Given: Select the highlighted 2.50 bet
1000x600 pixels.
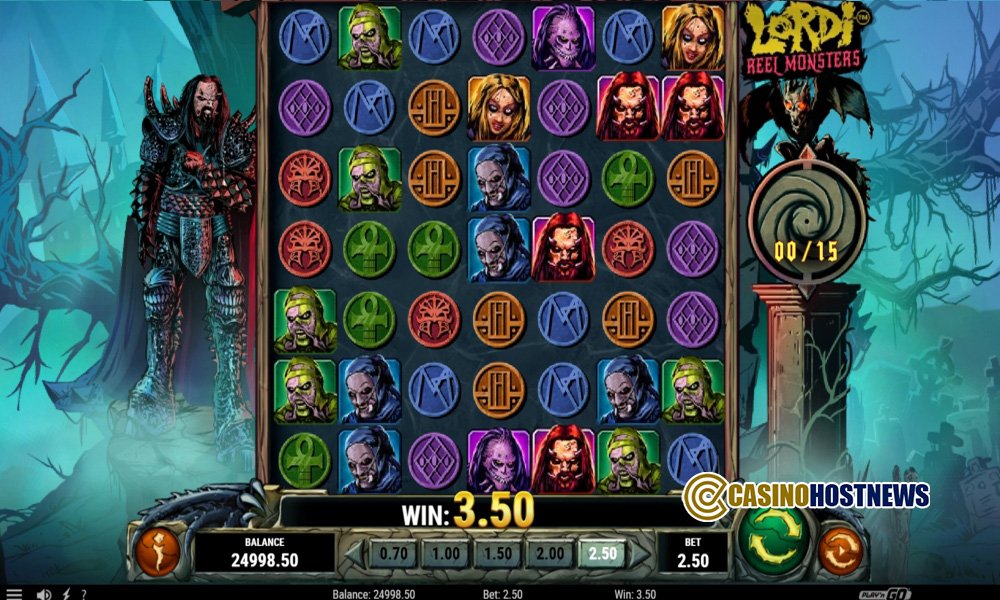Looking at the screenshot, I should 600,553.
